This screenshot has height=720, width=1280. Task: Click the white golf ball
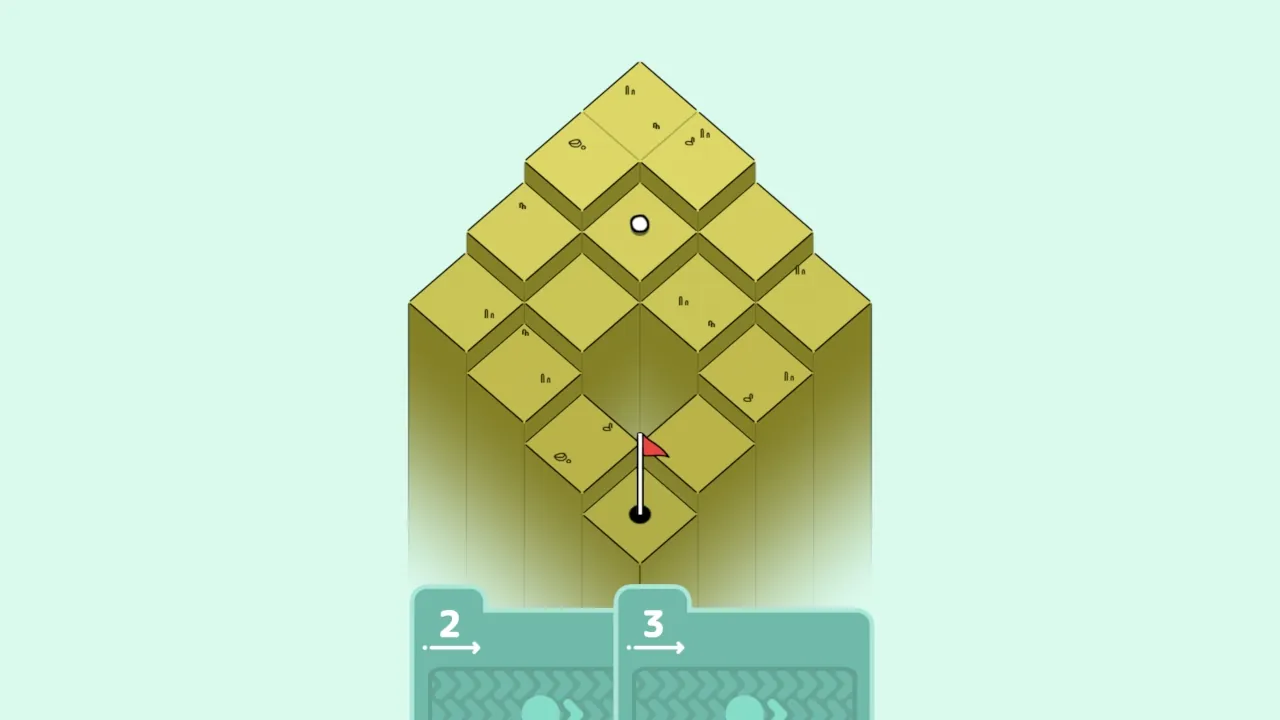click(639, 224)
